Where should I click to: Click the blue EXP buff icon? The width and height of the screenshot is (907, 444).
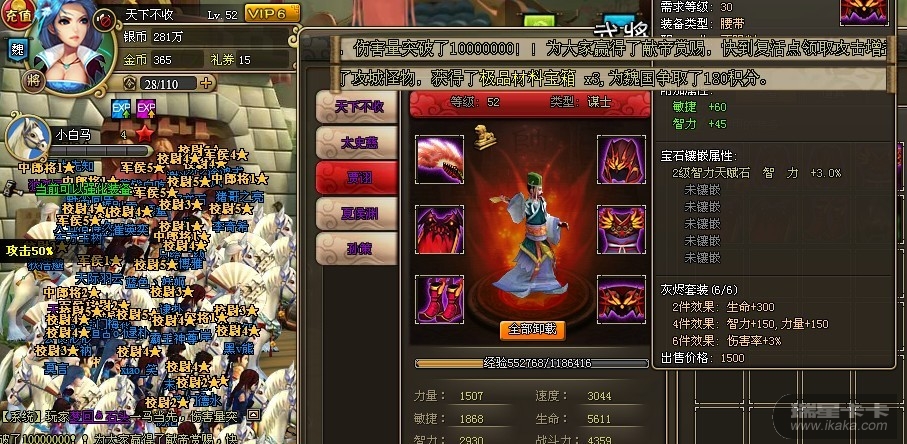120,107
